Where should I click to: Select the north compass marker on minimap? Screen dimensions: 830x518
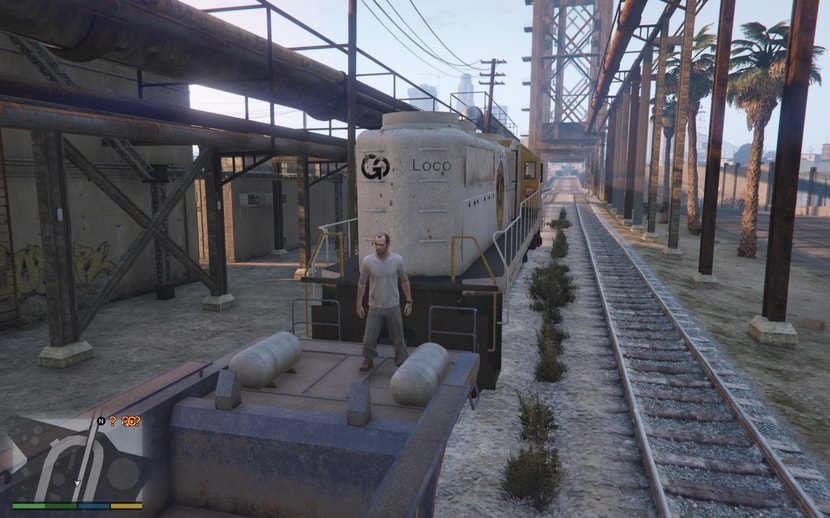pyautogui.click(x=101, y=421)
